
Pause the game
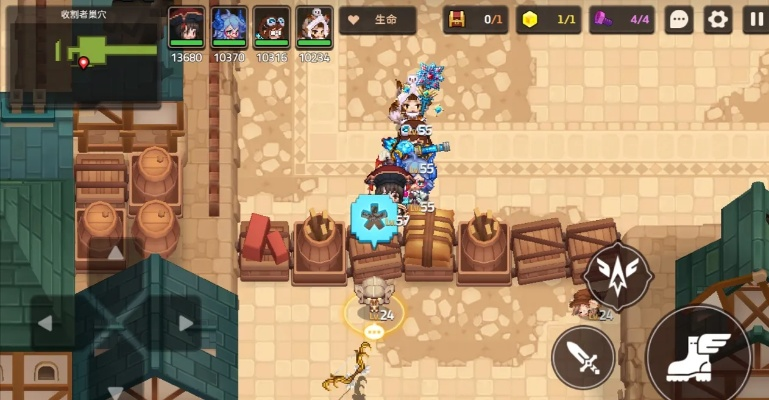(754, 19)
